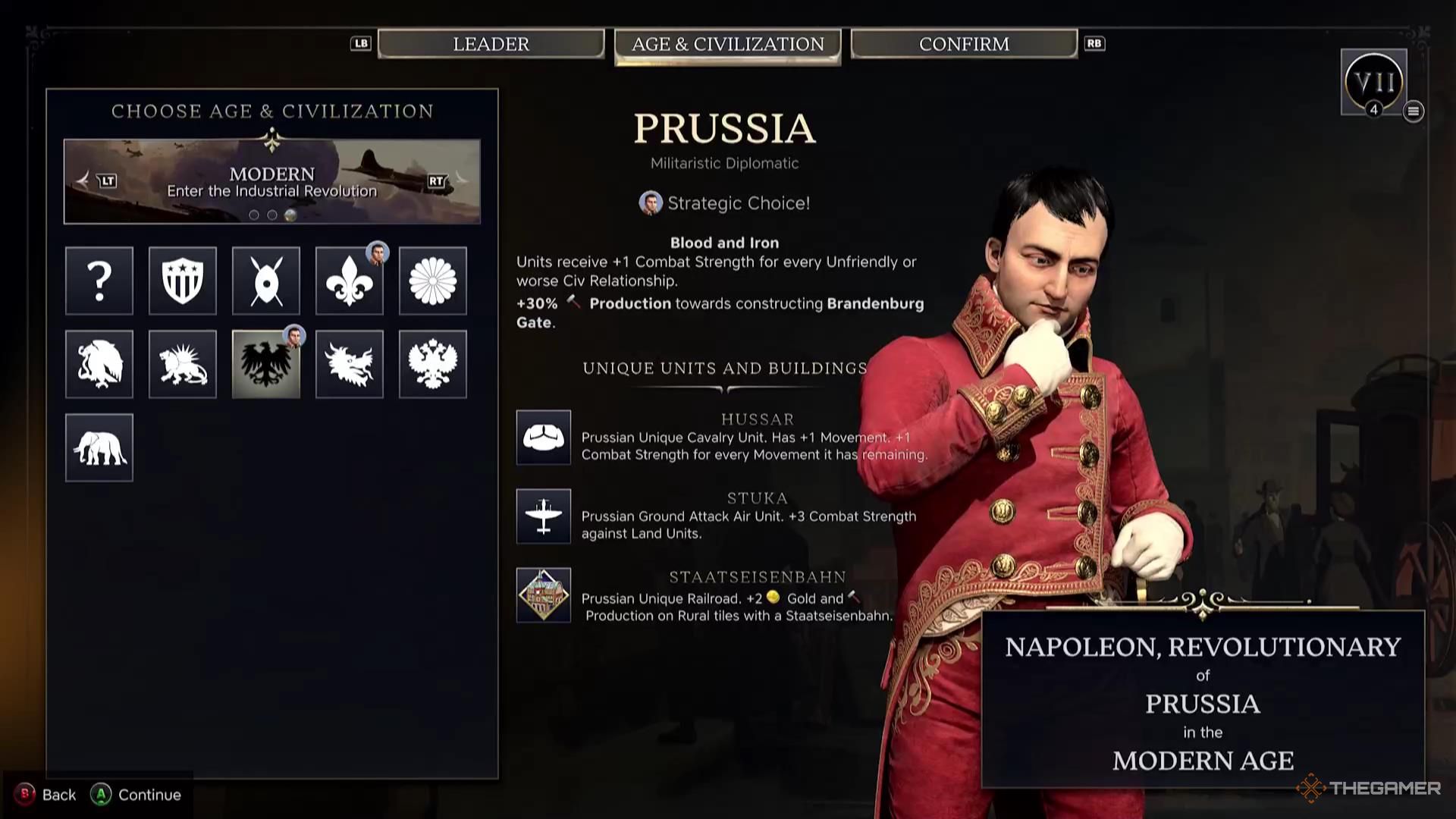Open the Age & Civilization tab

tap(727, 45)
